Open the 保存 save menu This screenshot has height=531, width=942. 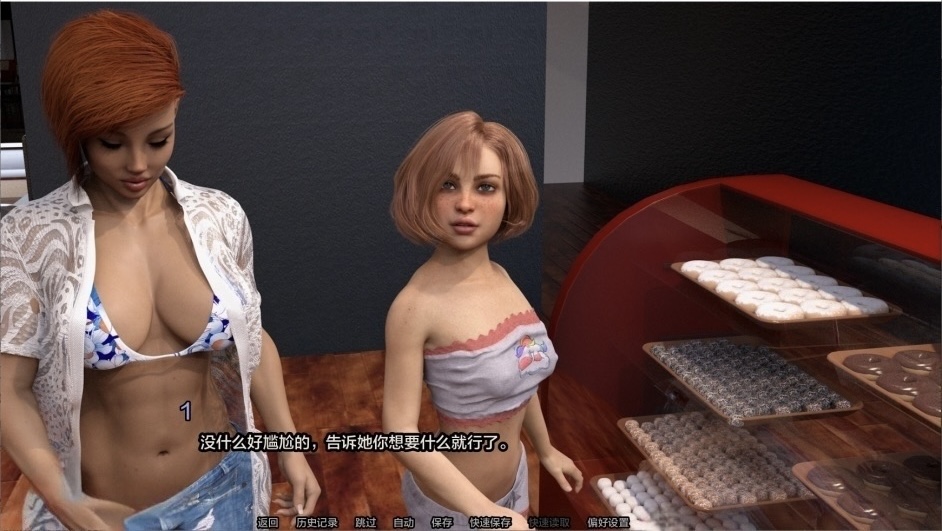(x=442, y=522)
